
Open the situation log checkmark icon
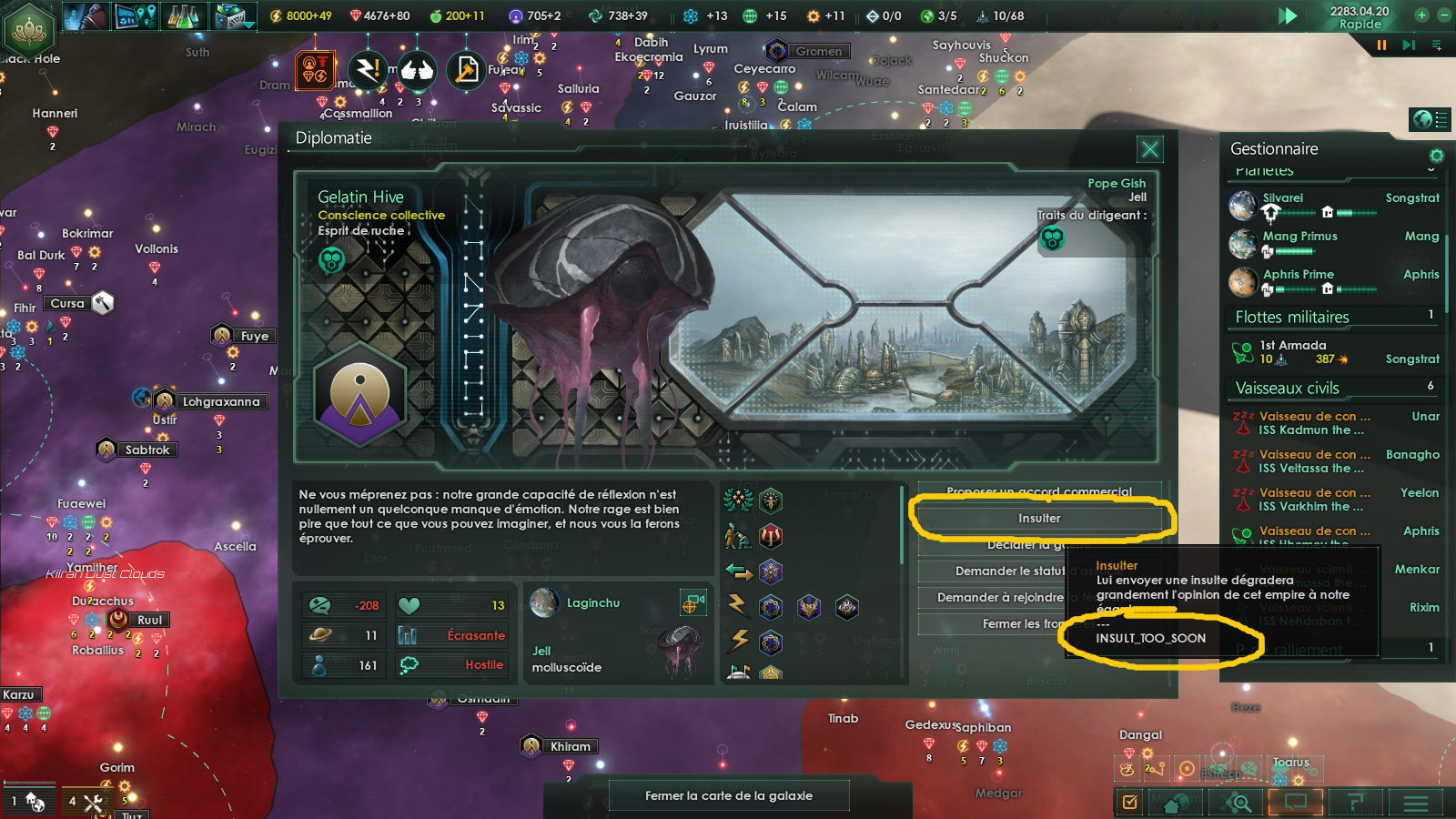click(x=1129, y=803)
